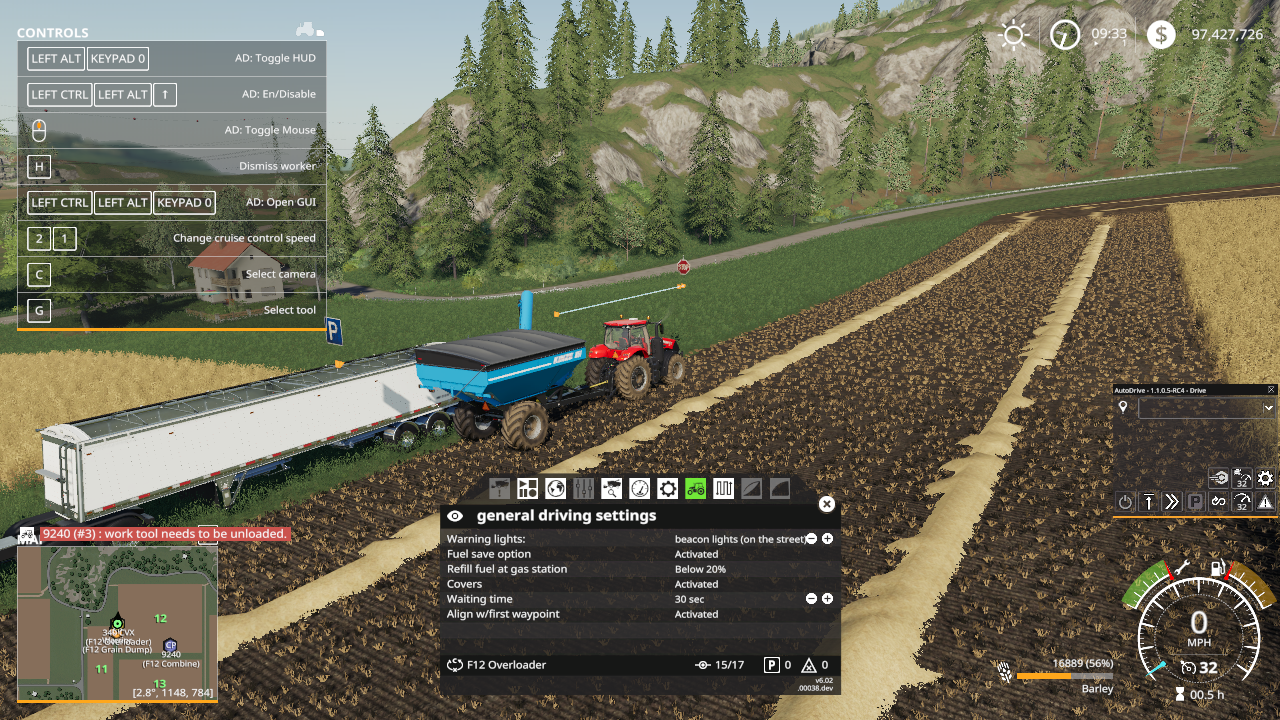
Task: Deactivate the Covers setting
Action: tap(697, 584)
